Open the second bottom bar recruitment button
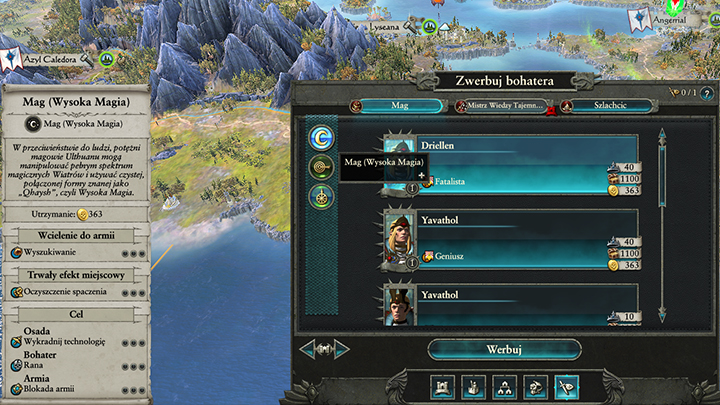This screenshot has width=720, height=405. [475, 386]
